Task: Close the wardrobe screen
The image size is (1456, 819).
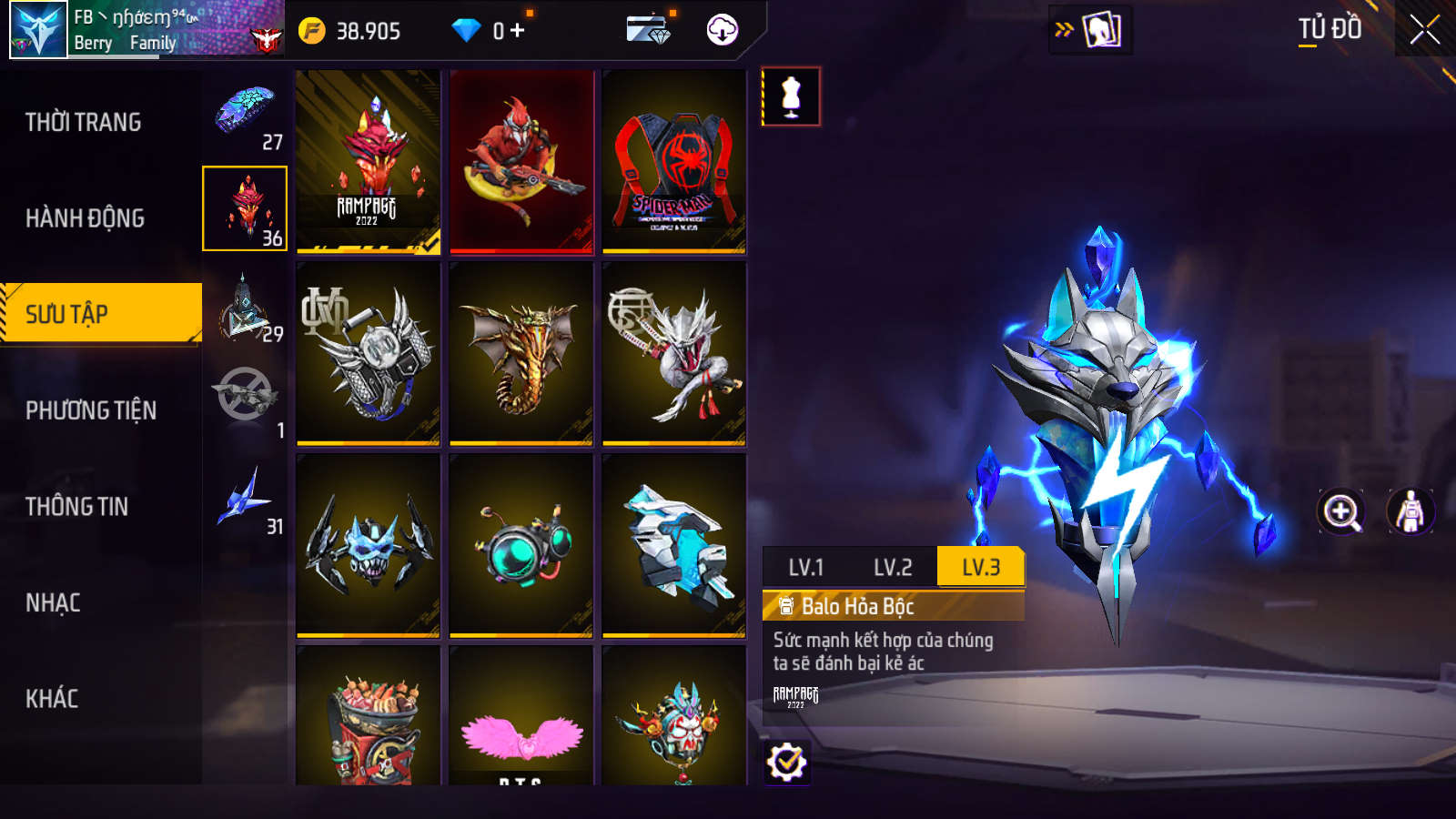Action: tap(1424, 30)
